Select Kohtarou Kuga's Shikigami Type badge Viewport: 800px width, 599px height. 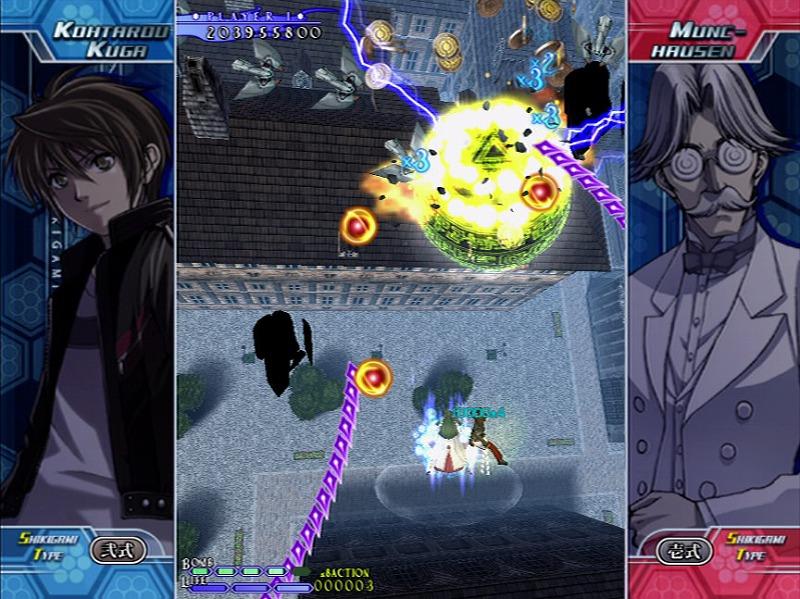click(x=118, y=550)
